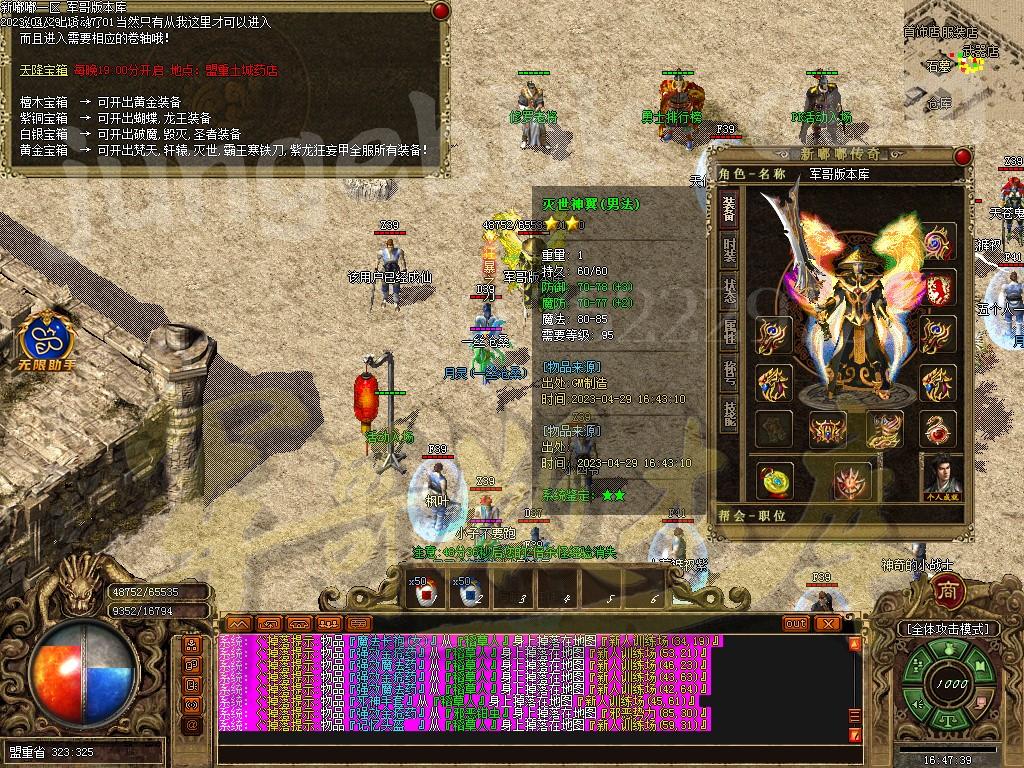Click the 个人成就 character portrait
Image resolution: width=1024 pixels, height=768 pixels.
pos(940,477)
